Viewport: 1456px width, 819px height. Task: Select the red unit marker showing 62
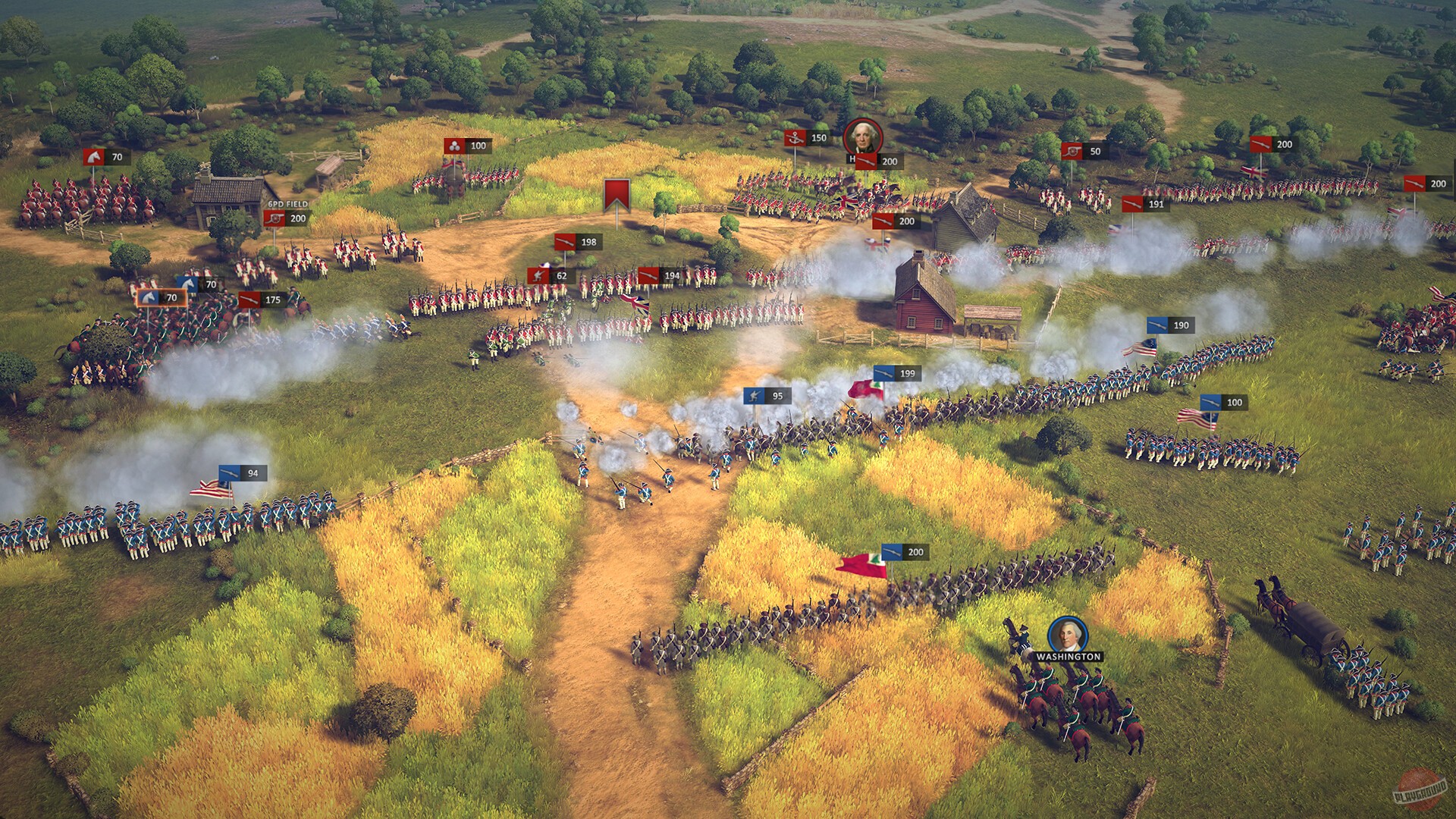(549, 276)
